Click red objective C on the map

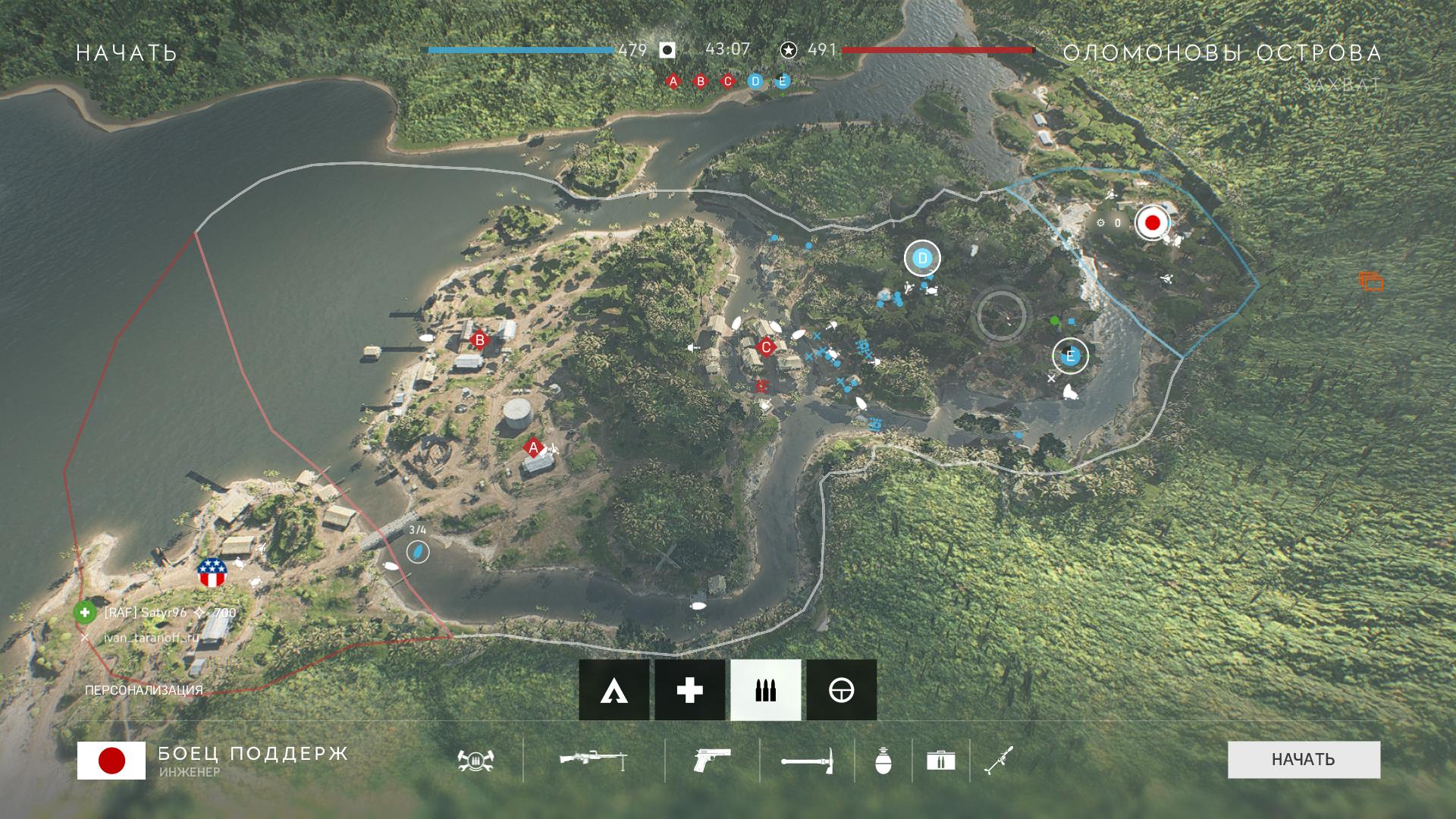pyautogui.click(x=767, y=348)
